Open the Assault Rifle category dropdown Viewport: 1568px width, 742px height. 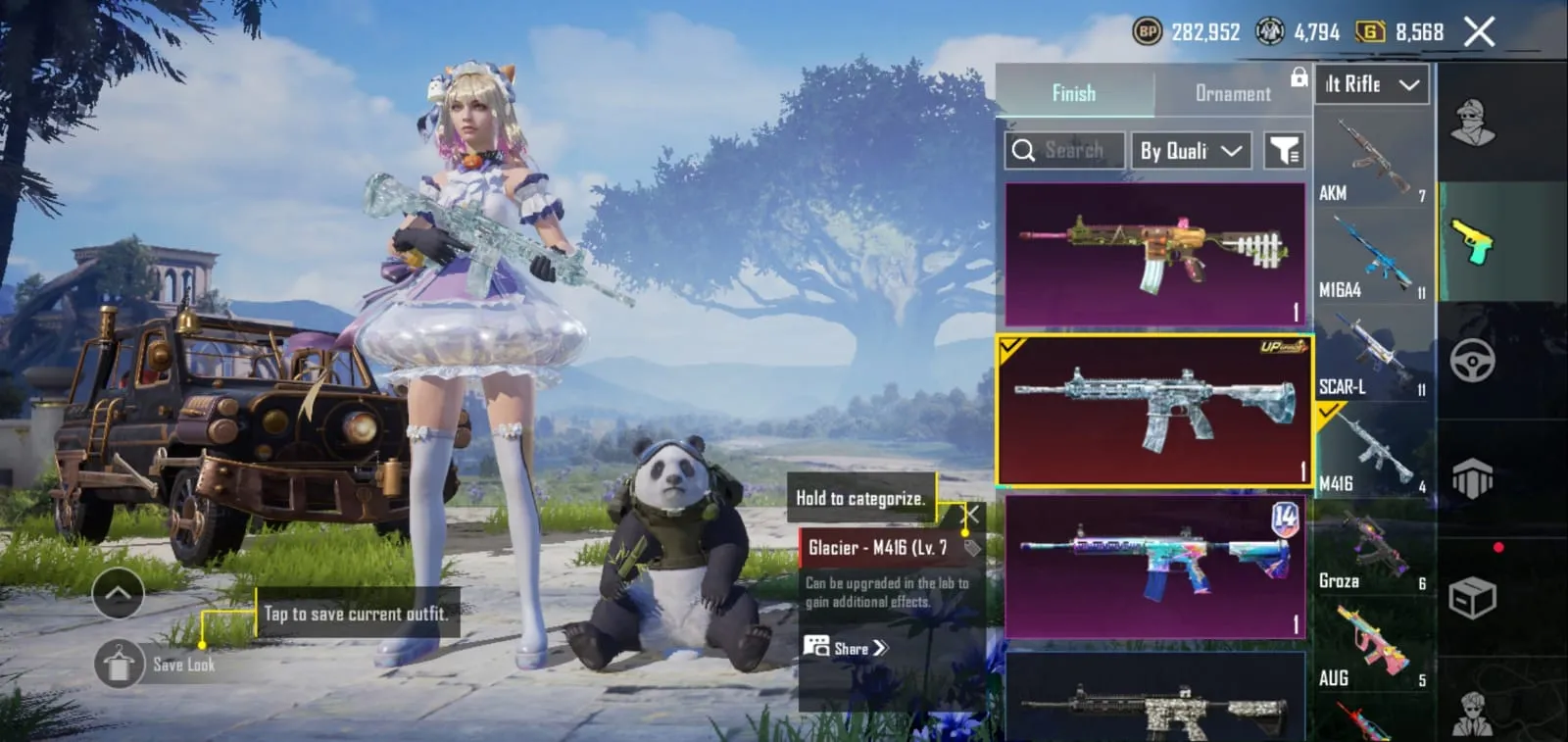click(1370, 85)
